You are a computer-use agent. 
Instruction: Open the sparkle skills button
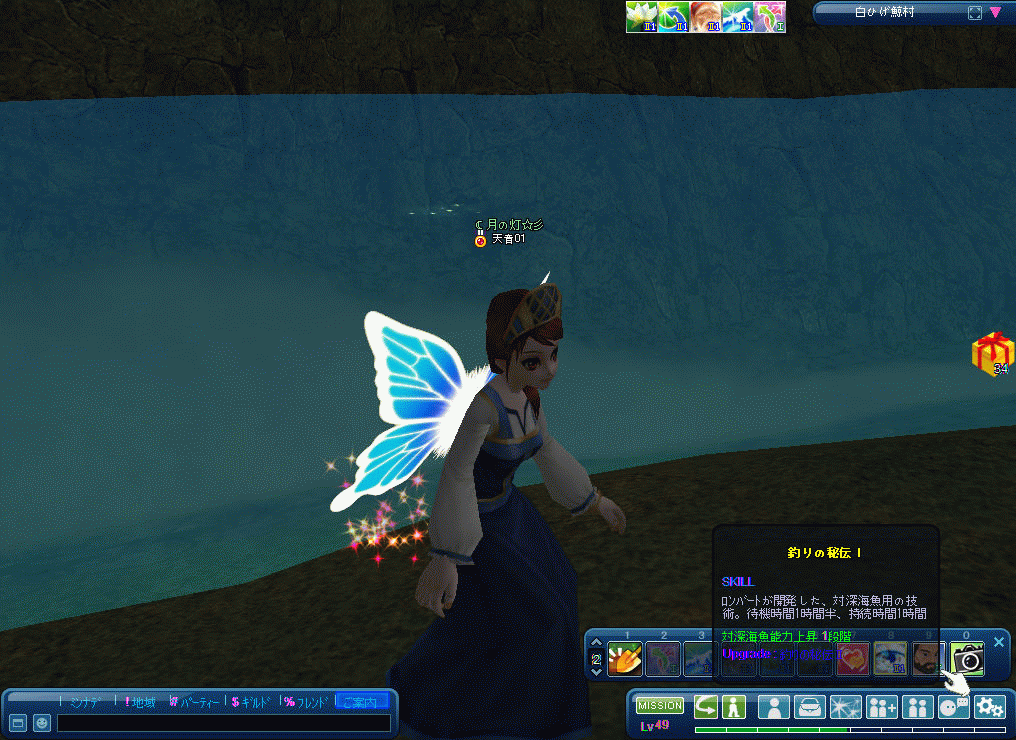[x=845, y=707]
